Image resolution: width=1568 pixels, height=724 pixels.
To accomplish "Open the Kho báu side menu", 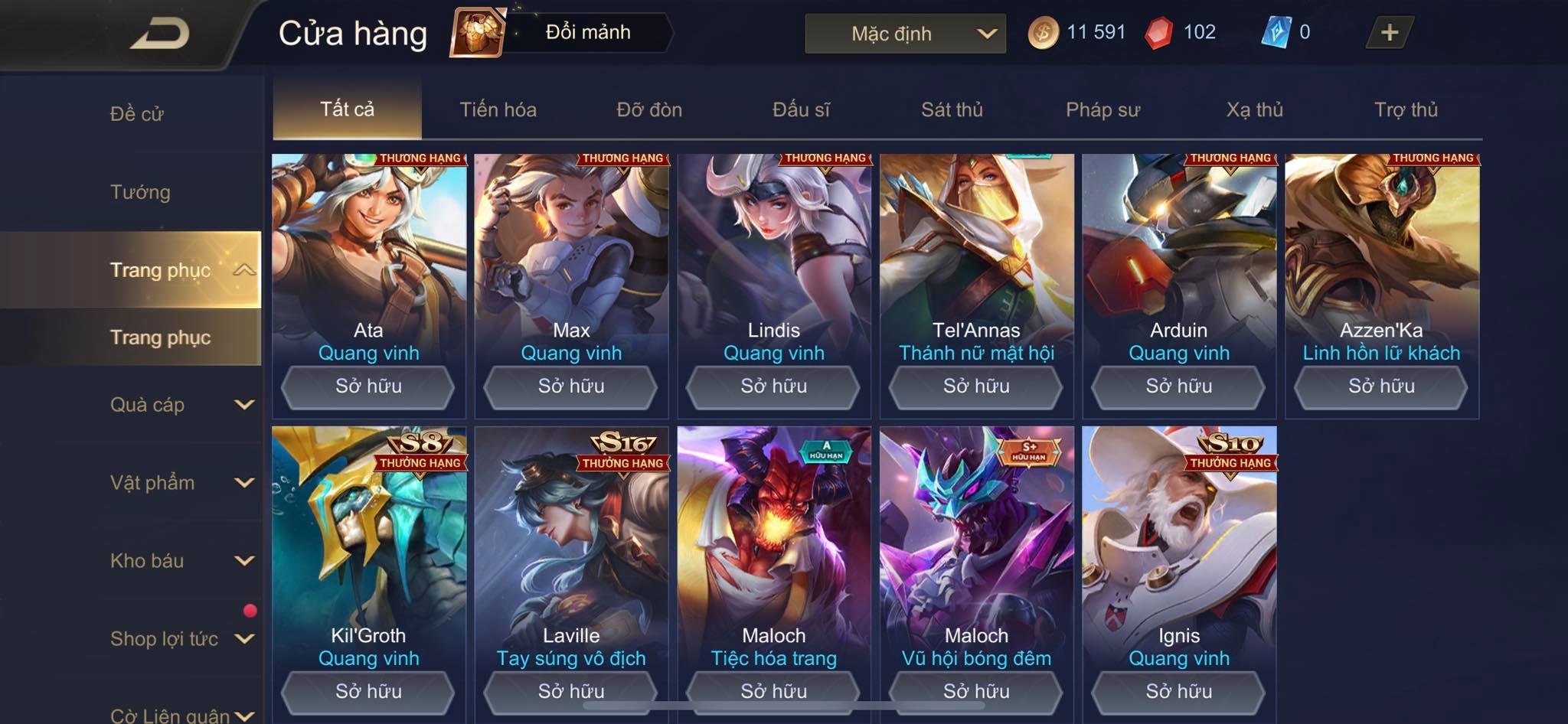I will click(181, 561).
